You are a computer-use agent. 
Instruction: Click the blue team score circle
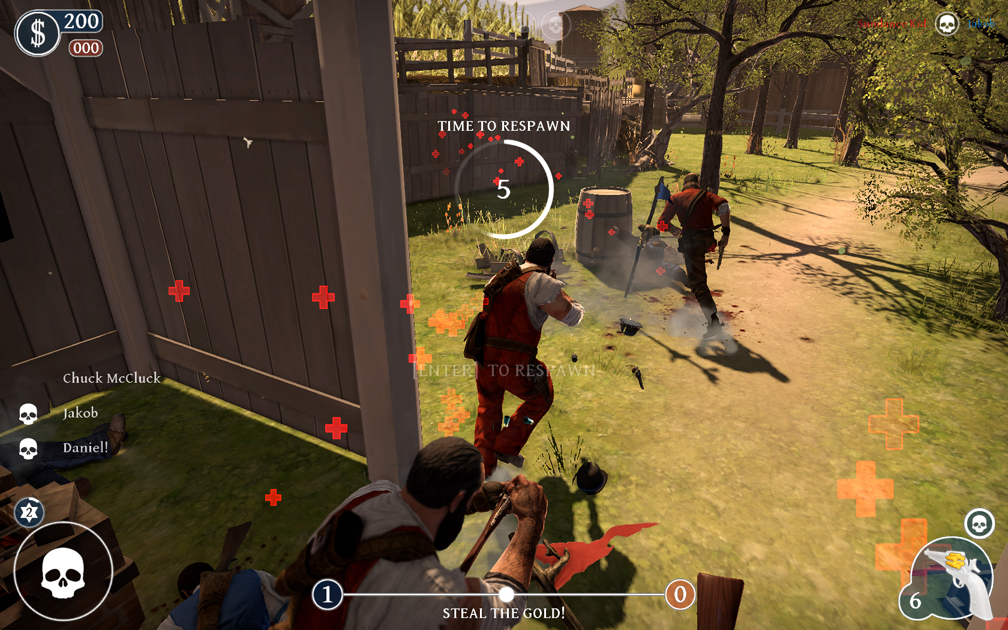pos(327,595)
